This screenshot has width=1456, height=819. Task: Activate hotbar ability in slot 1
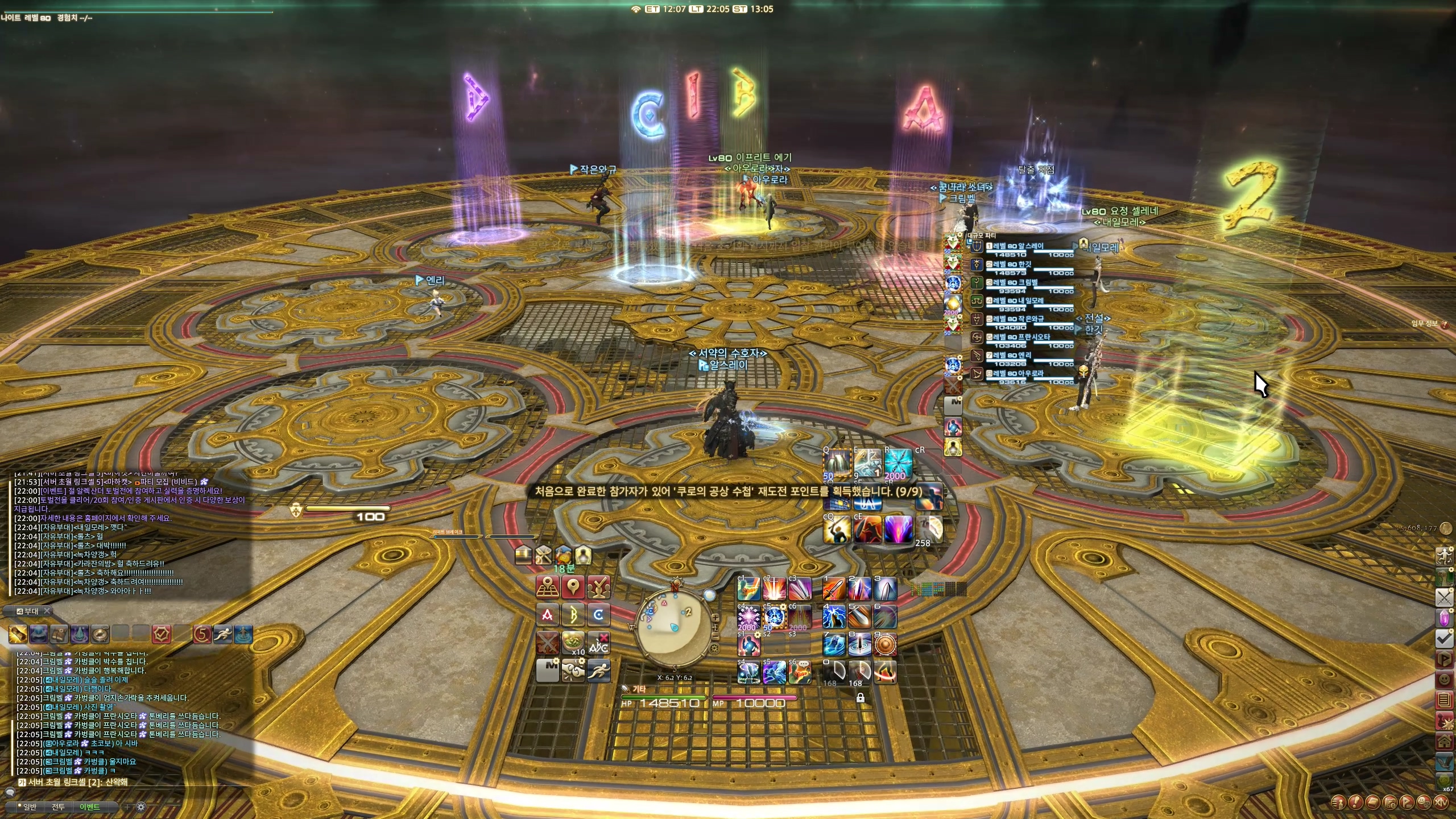pyautogui.click(x=834, y=589)
